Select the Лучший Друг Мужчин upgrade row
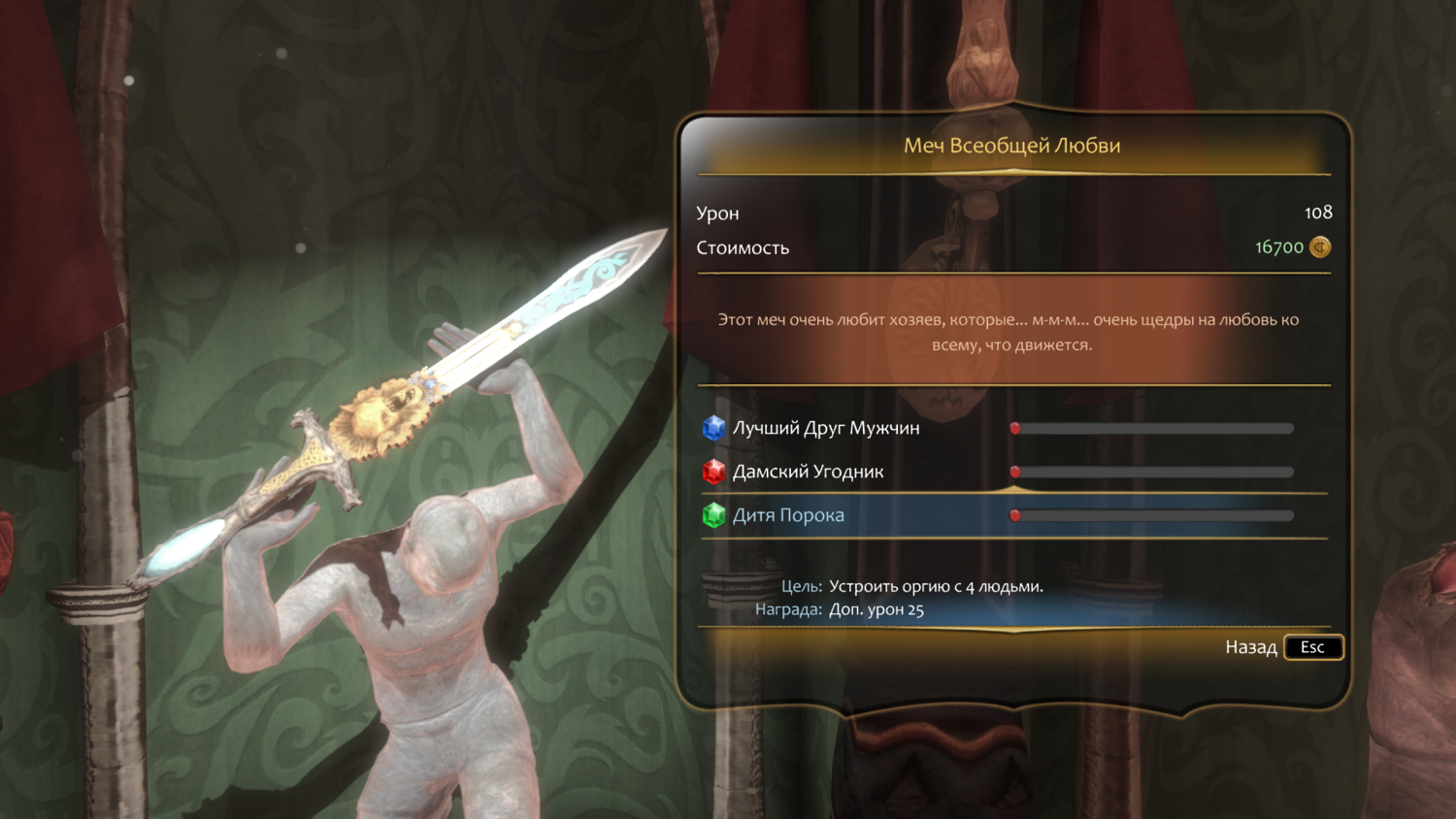1456x819 pixels. 825,428
